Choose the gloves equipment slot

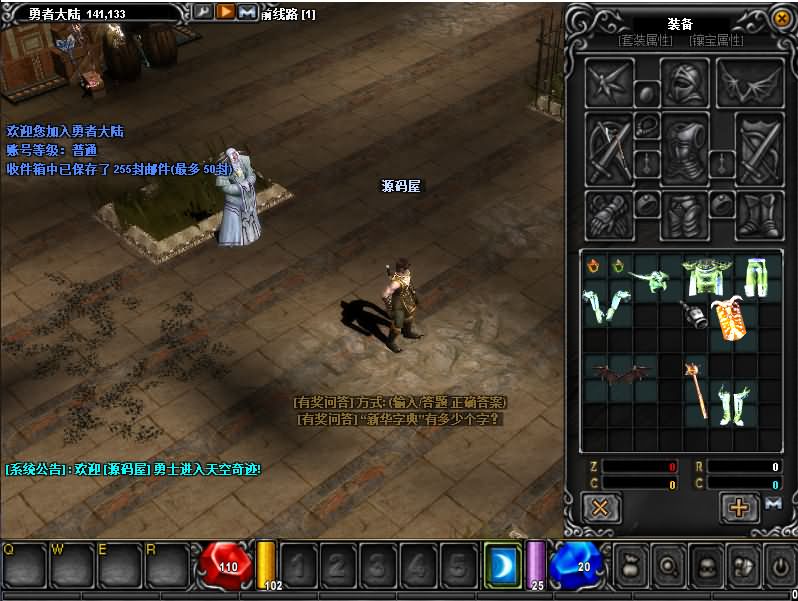(x=608, y=214)
